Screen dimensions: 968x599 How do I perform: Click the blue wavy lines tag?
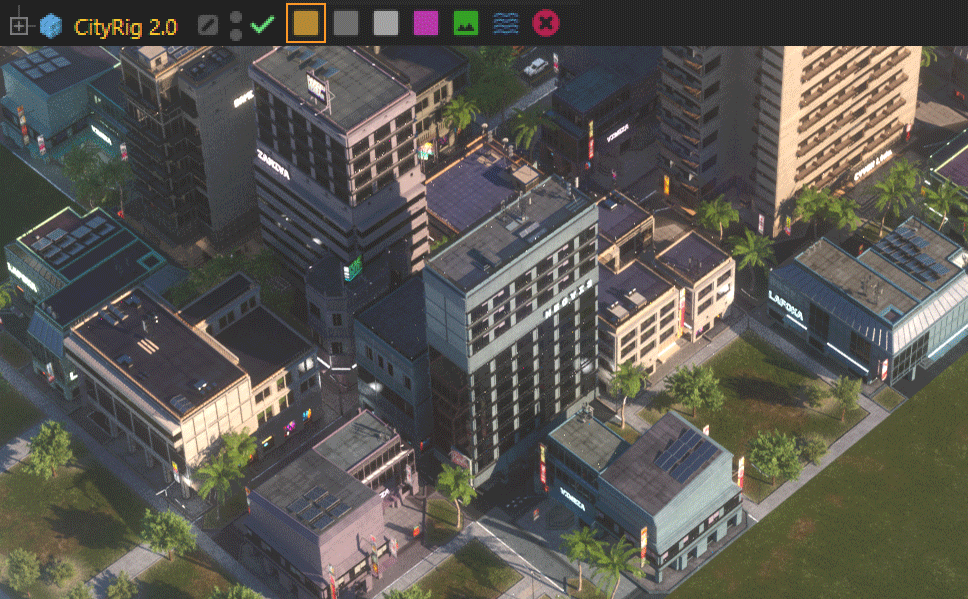[x=506, y=24]
